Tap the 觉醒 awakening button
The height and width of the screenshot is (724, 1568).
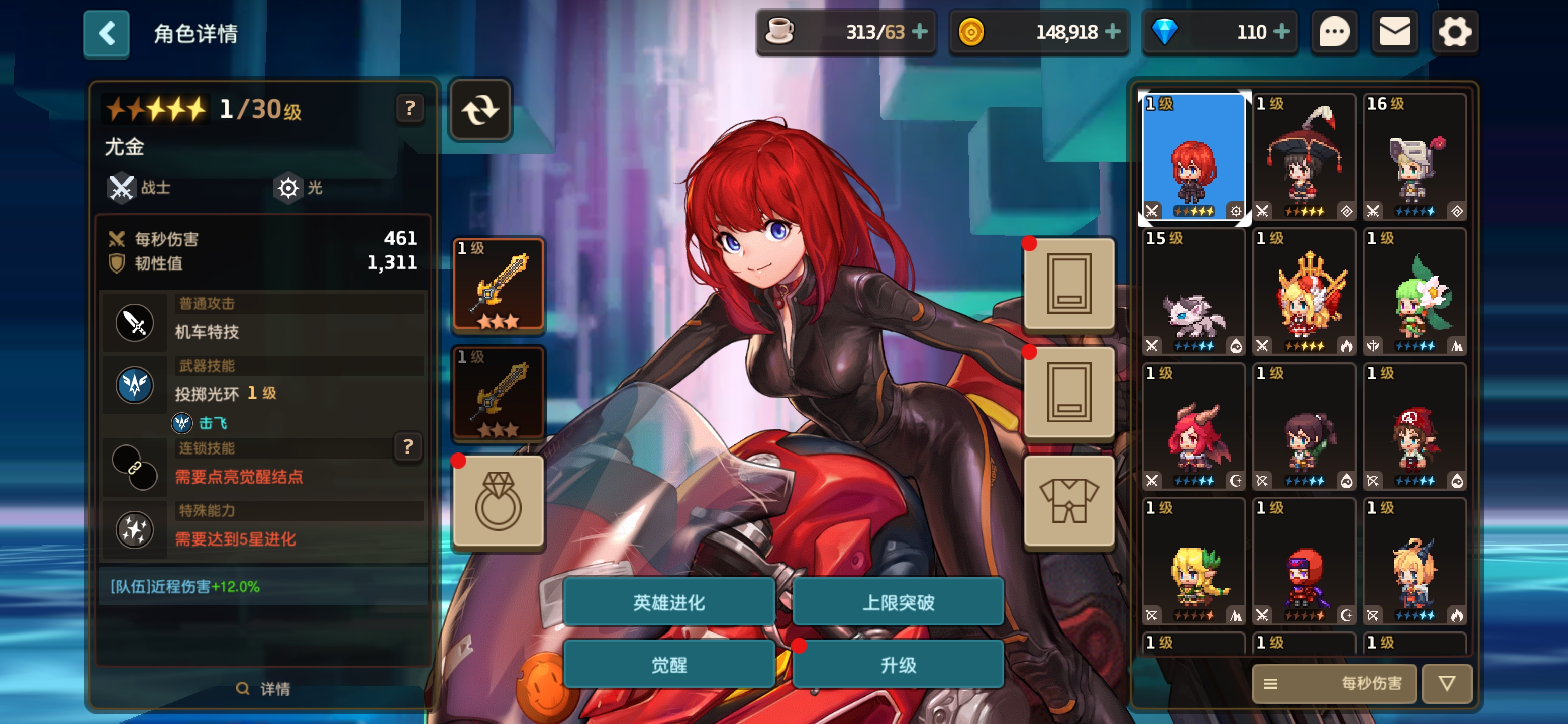pyautogui.click(x=668, y=665)
